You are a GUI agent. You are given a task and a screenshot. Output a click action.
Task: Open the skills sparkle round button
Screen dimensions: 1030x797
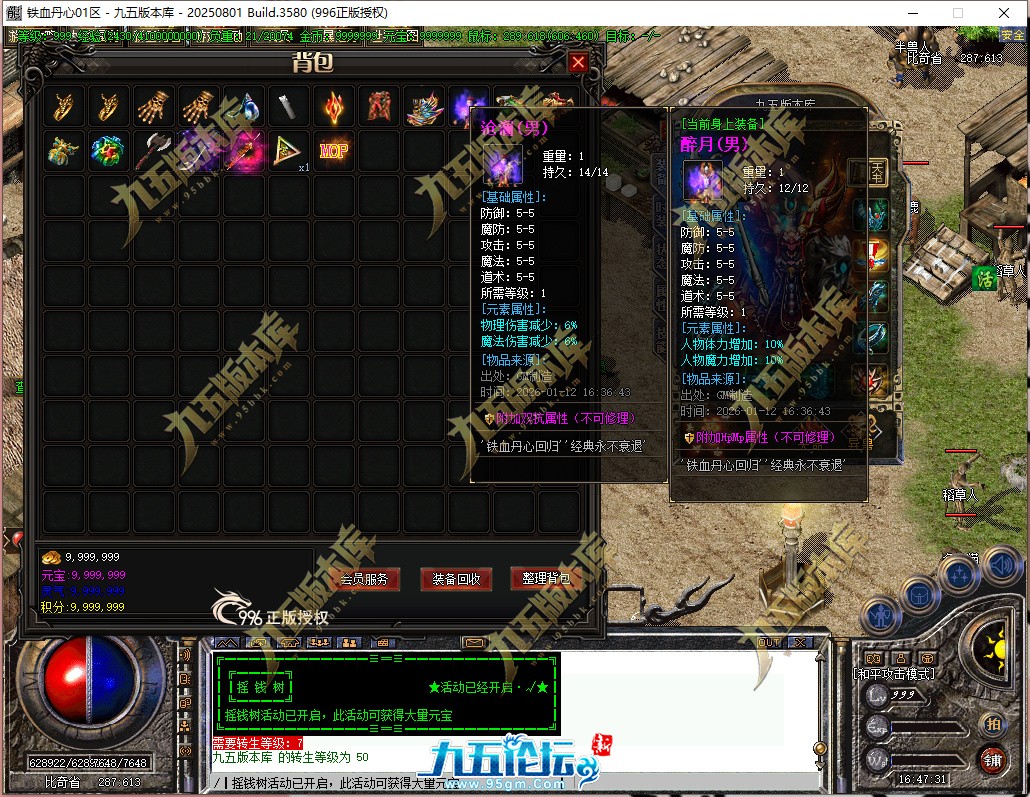960,575
